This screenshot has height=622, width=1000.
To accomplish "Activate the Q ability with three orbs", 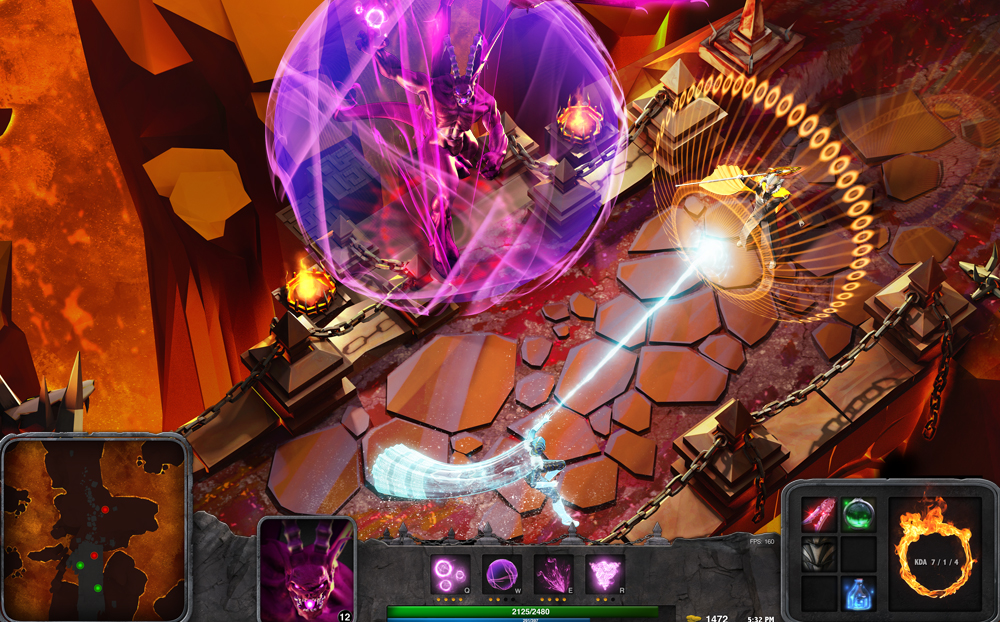I will click(x=448, y=574).
